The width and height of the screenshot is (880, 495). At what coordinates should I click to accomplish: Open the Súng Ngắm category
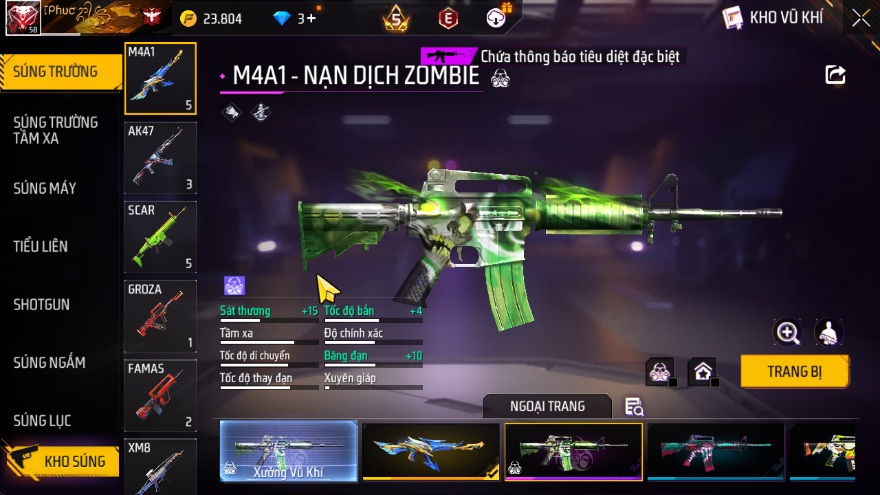coord(50,362)
